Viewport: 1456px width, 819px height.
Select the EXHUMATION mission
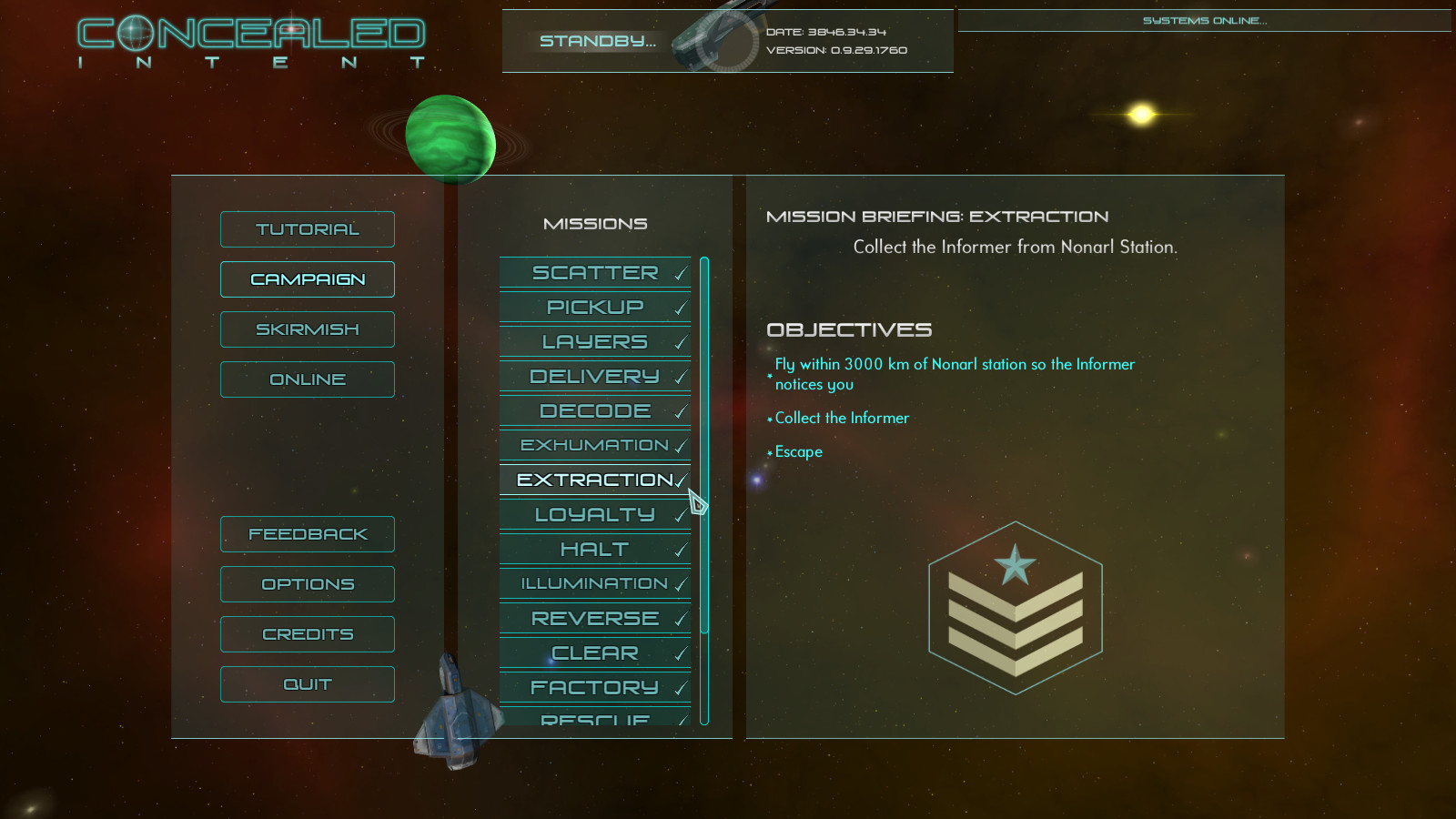coord(591,445)
